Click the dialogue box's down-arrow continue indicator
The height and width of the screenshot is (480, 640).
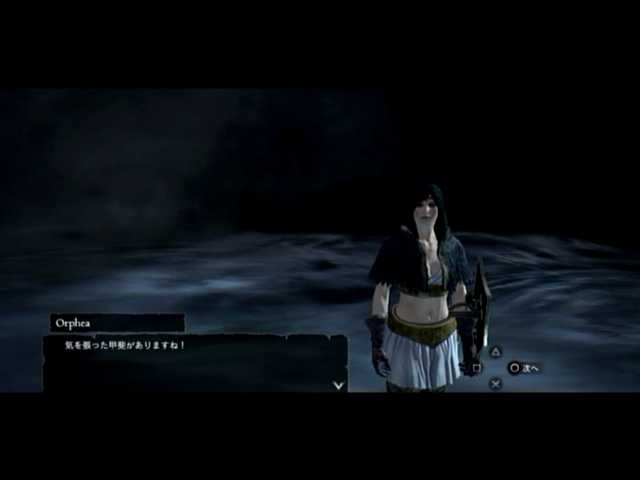(338, 384)
